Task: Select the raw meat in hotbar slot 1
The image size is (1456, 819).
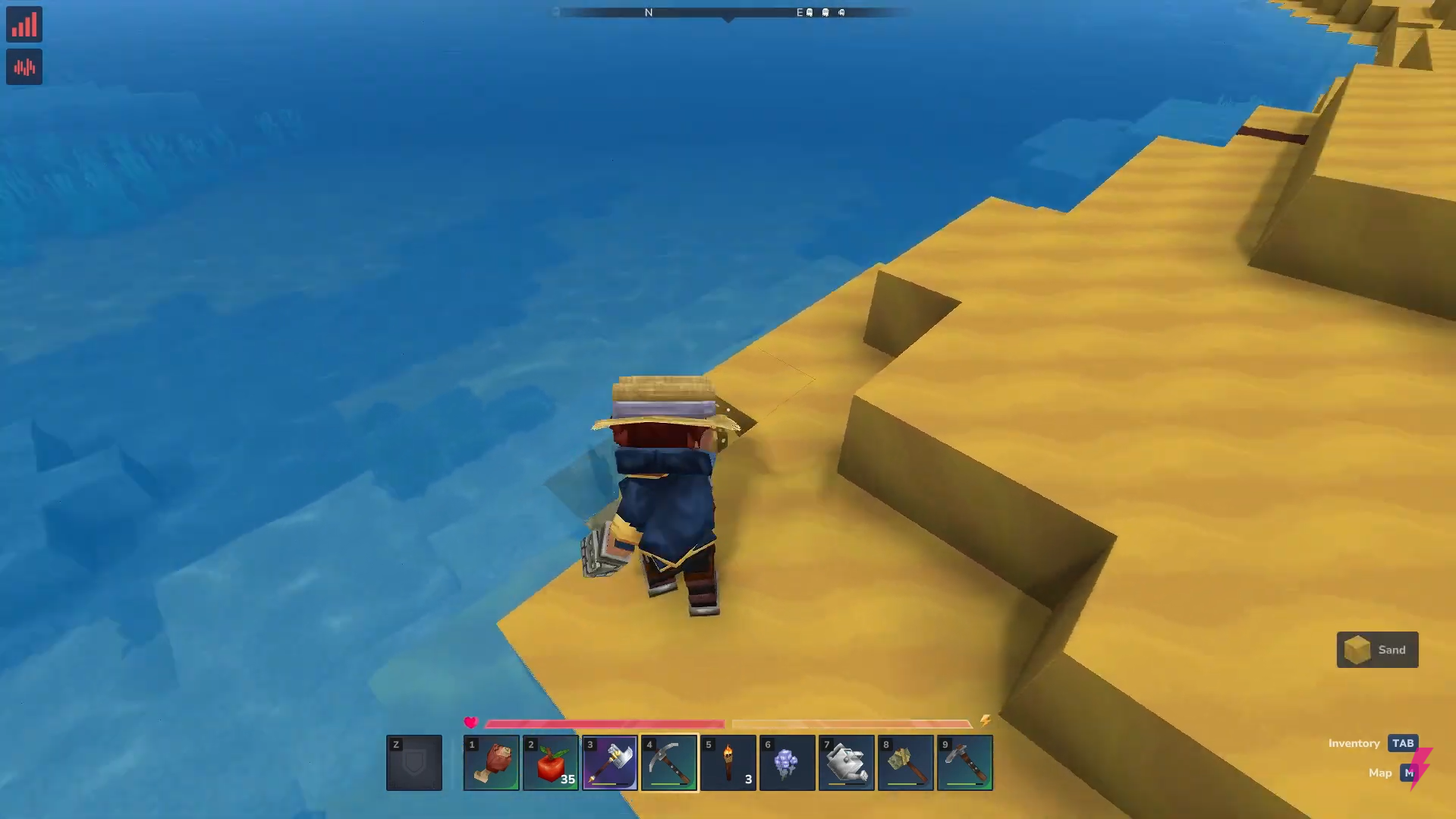Action: 490,762
